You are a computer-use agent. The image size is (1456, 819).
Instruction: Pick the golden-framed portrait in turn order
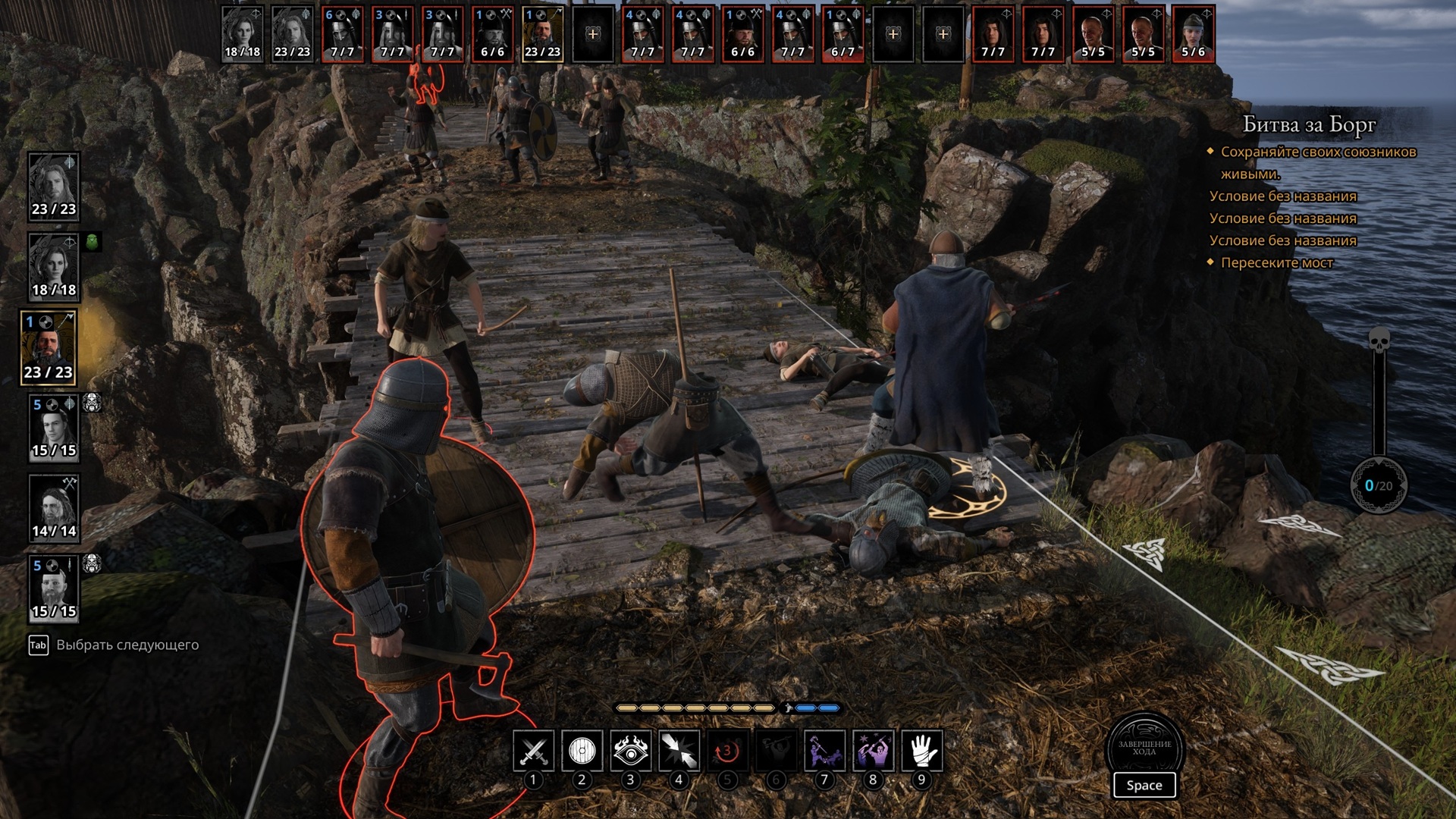point(542,34)
